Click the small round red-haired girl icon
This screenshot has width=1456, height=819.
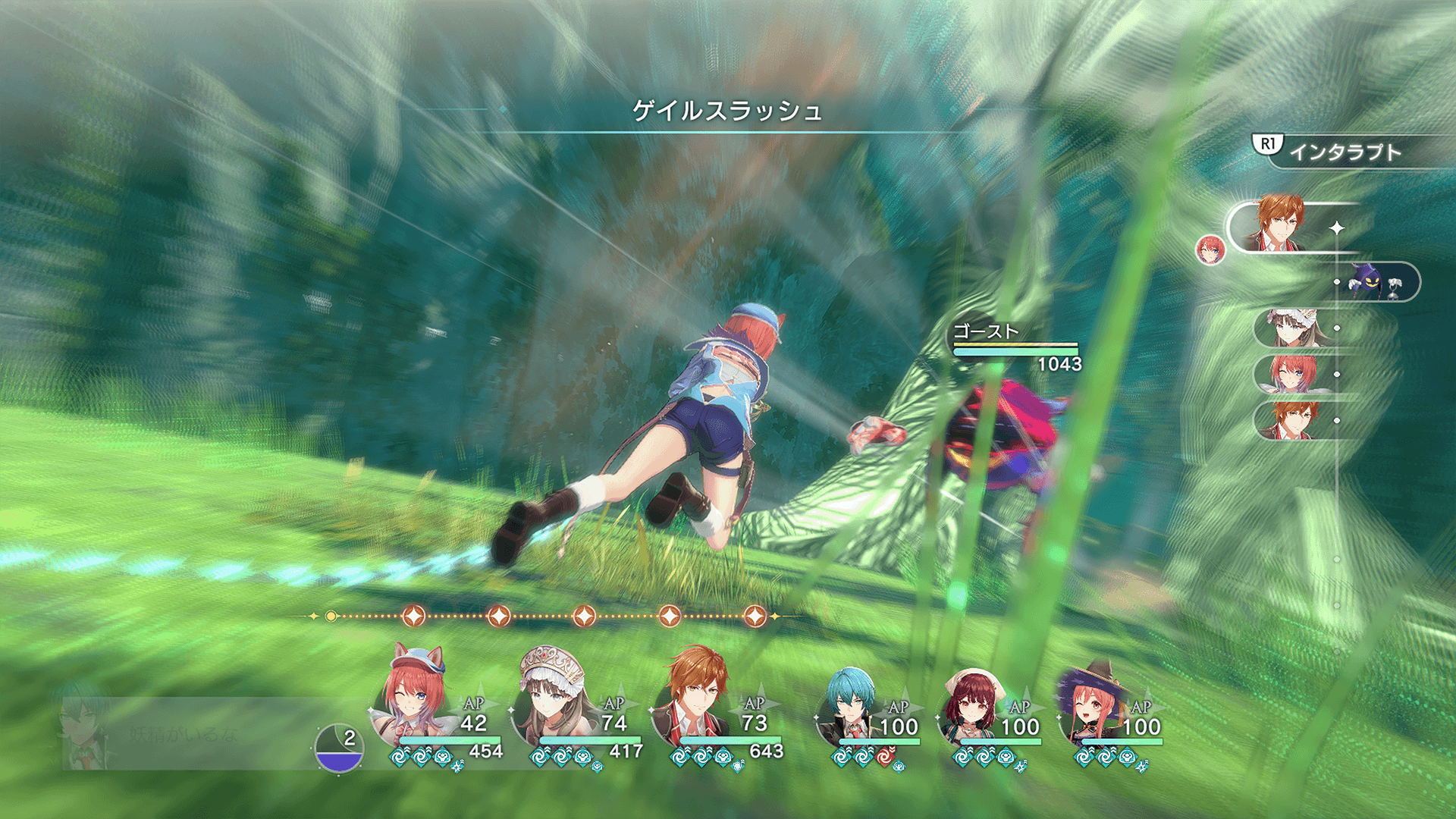pos(1210,249)
